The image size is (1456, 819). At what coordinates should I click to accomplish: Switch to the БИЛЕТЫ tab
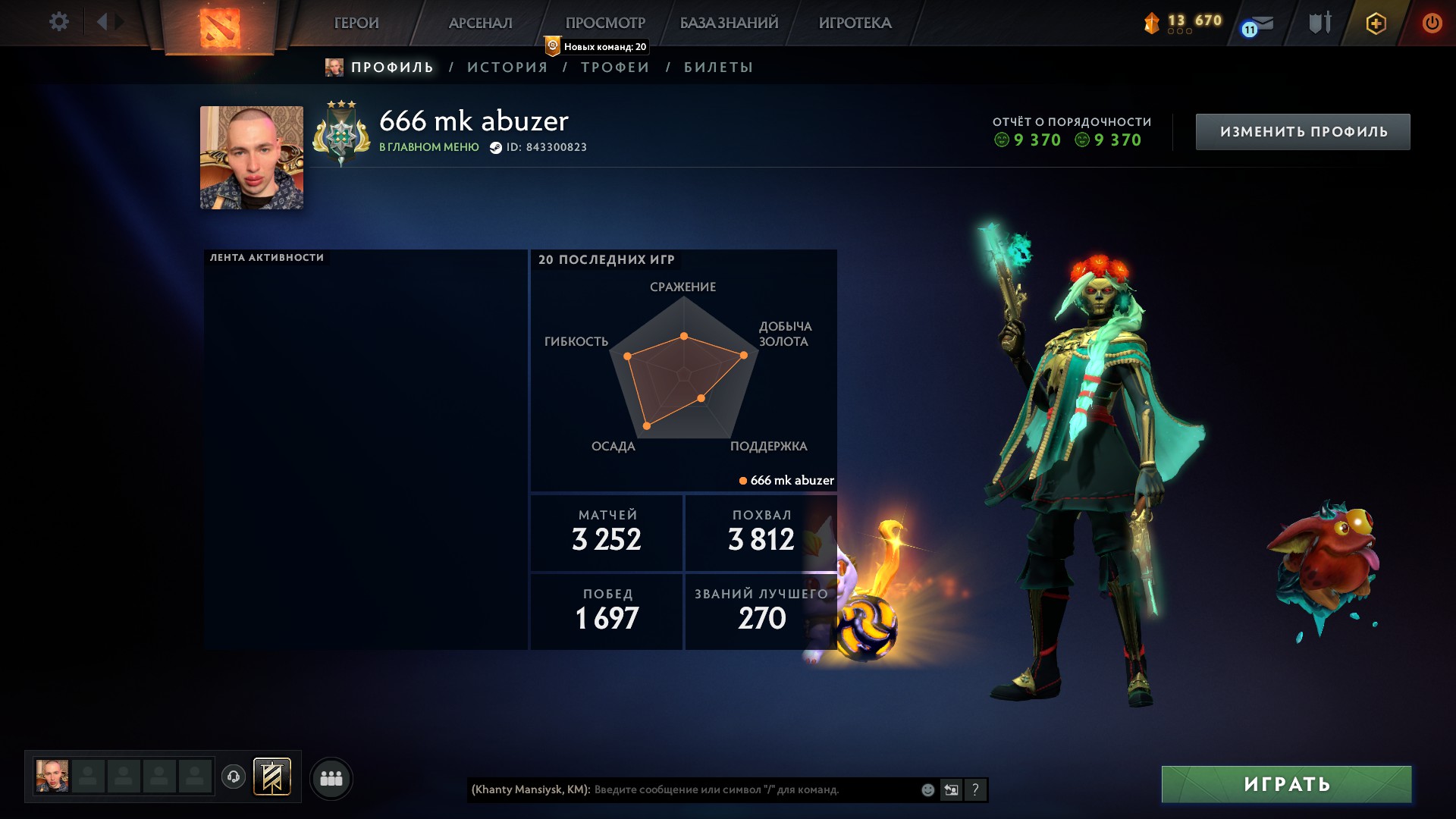pyautogui.click(x=718, y=67)
